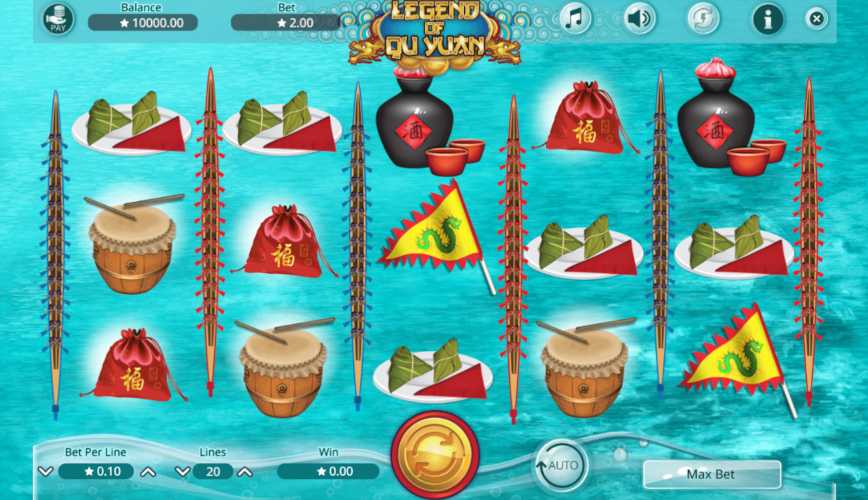
Task: Lower the number of Lines
Action: coord(183,471)
